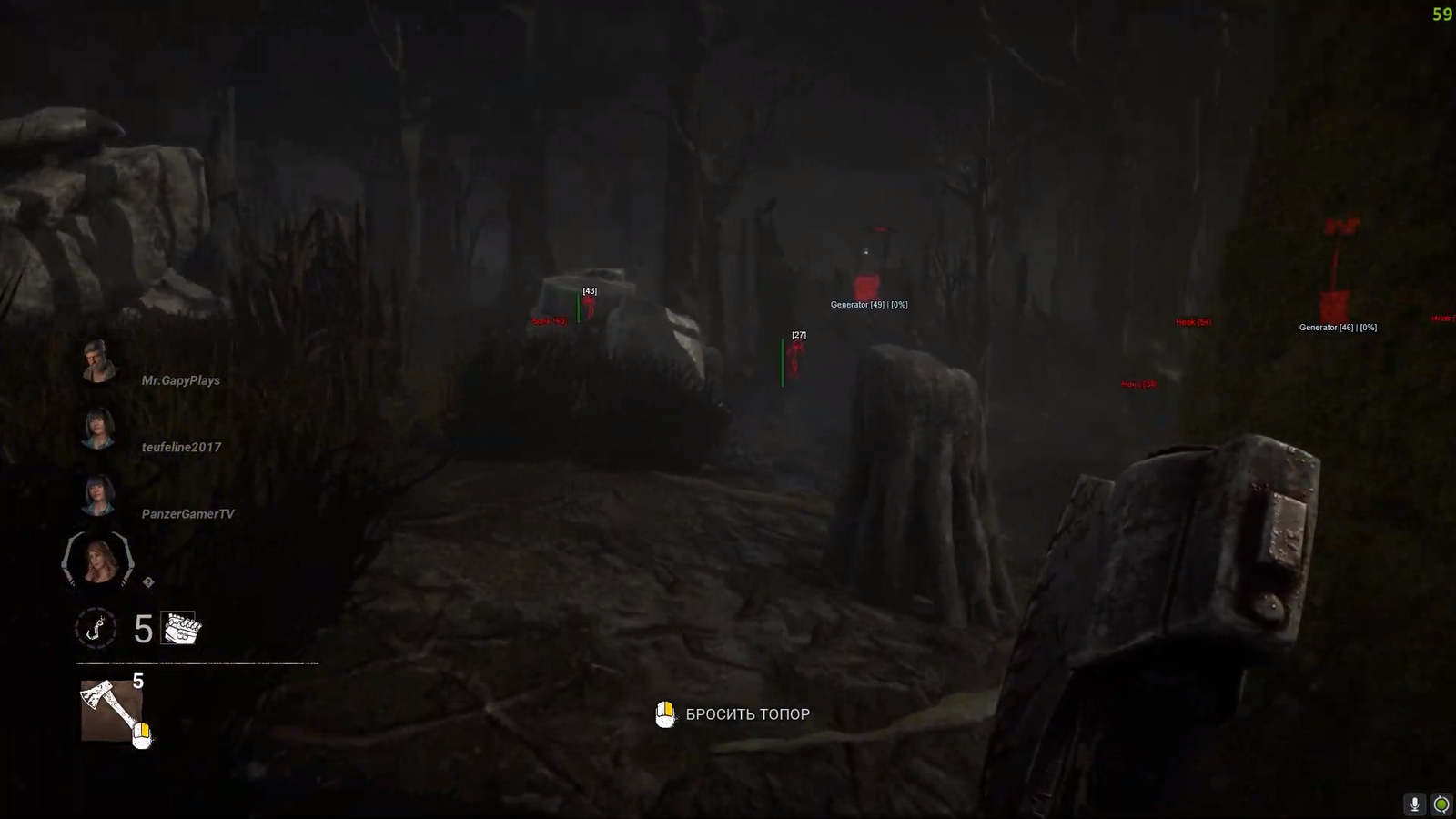
Task: Choose the PanzerGamerTV survivor portrait
Action: tap(98, 495)
